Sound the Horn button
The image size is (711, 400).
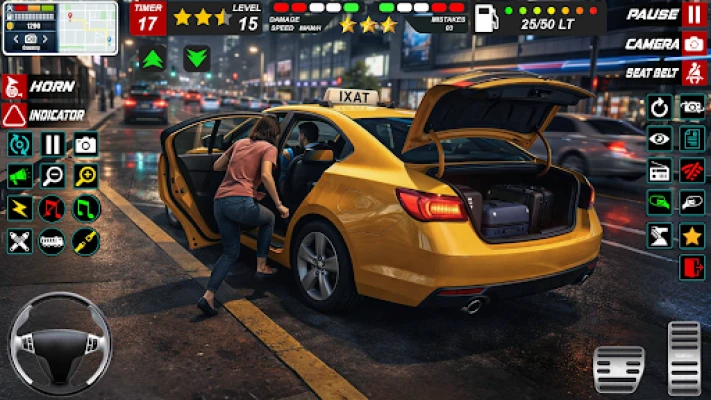(15, 86)
